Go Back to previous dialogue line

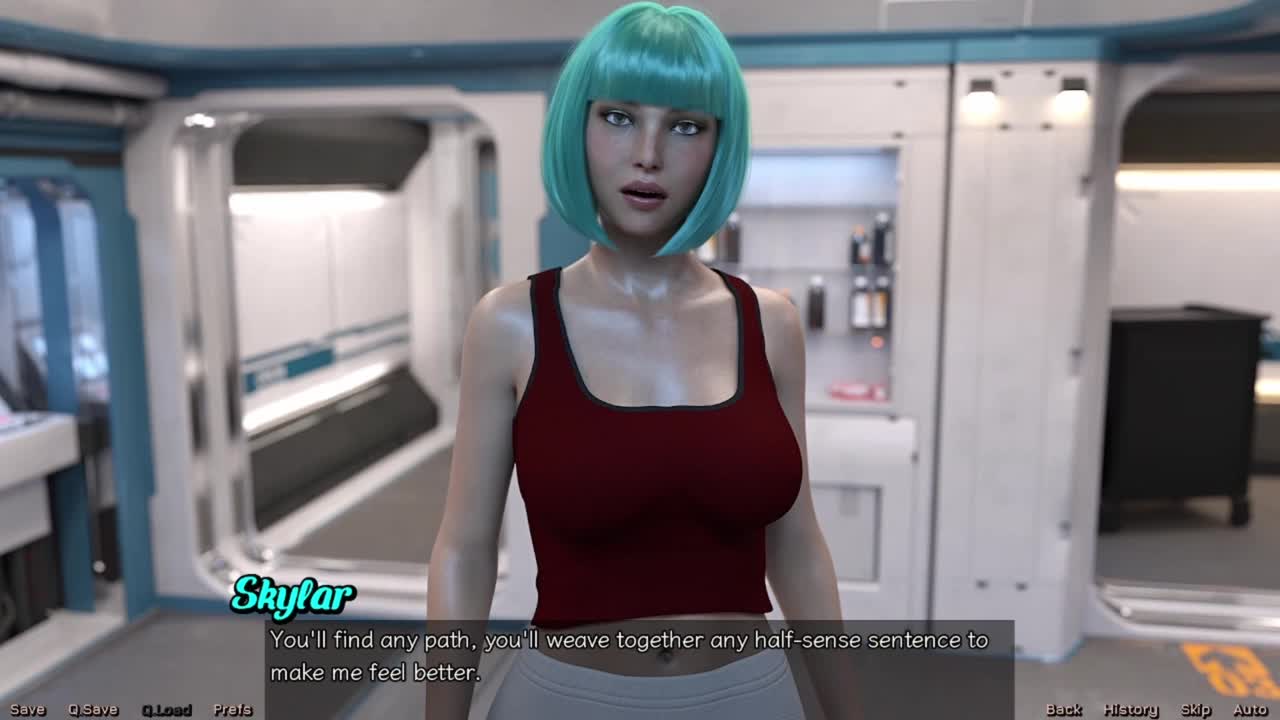(1063, 709)
